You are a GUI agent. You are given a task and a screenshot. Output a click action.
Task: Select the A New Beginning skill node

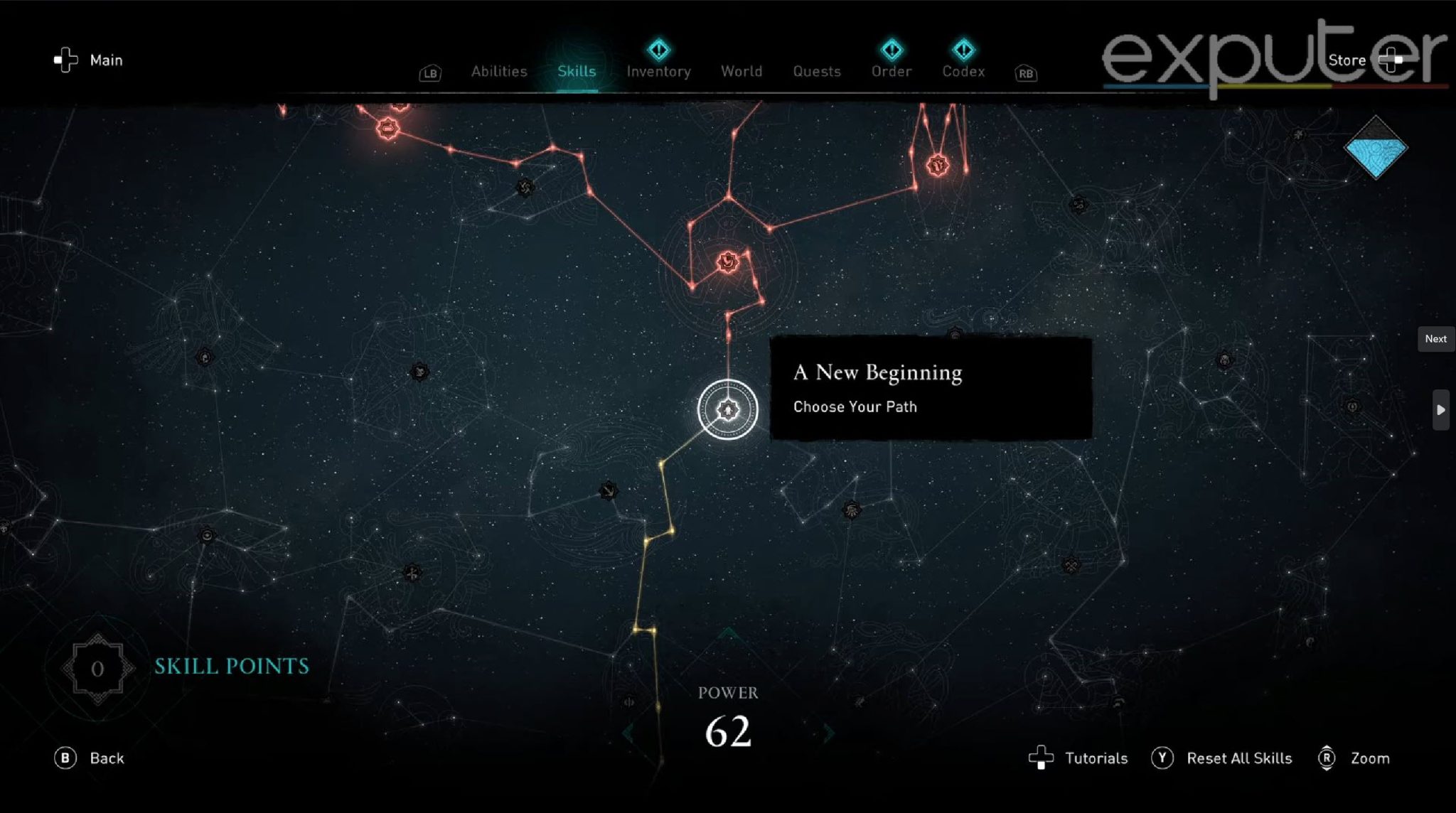729,410
